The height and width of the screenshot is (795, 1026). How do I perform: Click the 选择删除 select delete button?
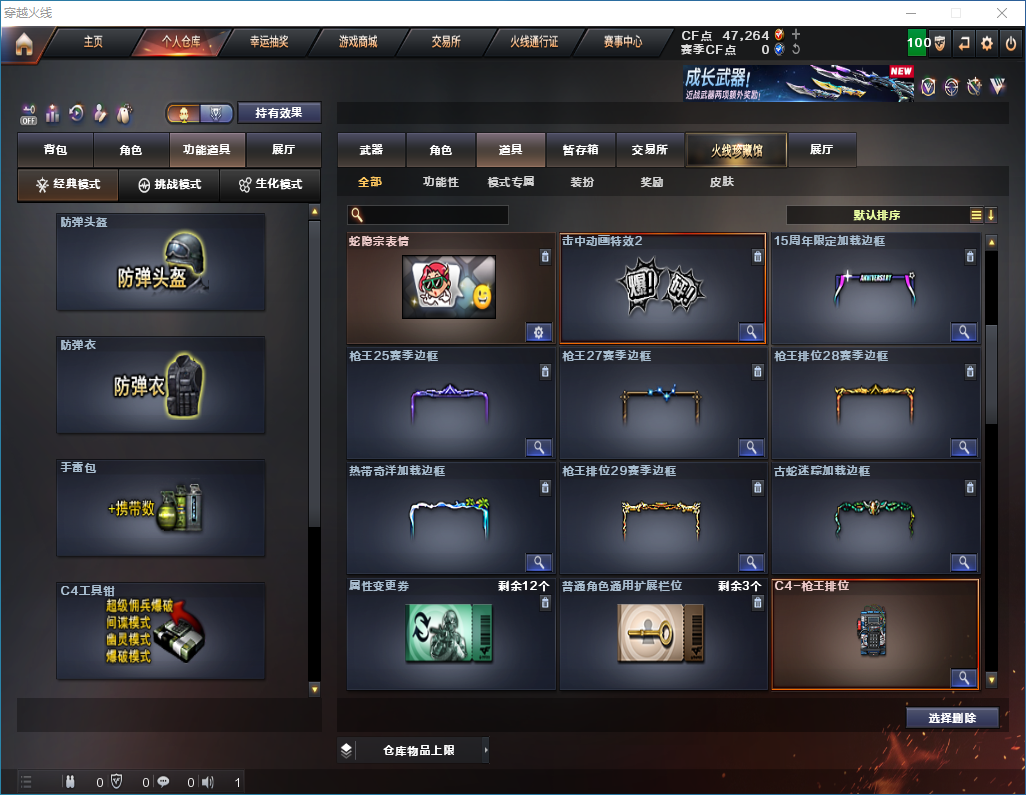[x=951, y=718]
